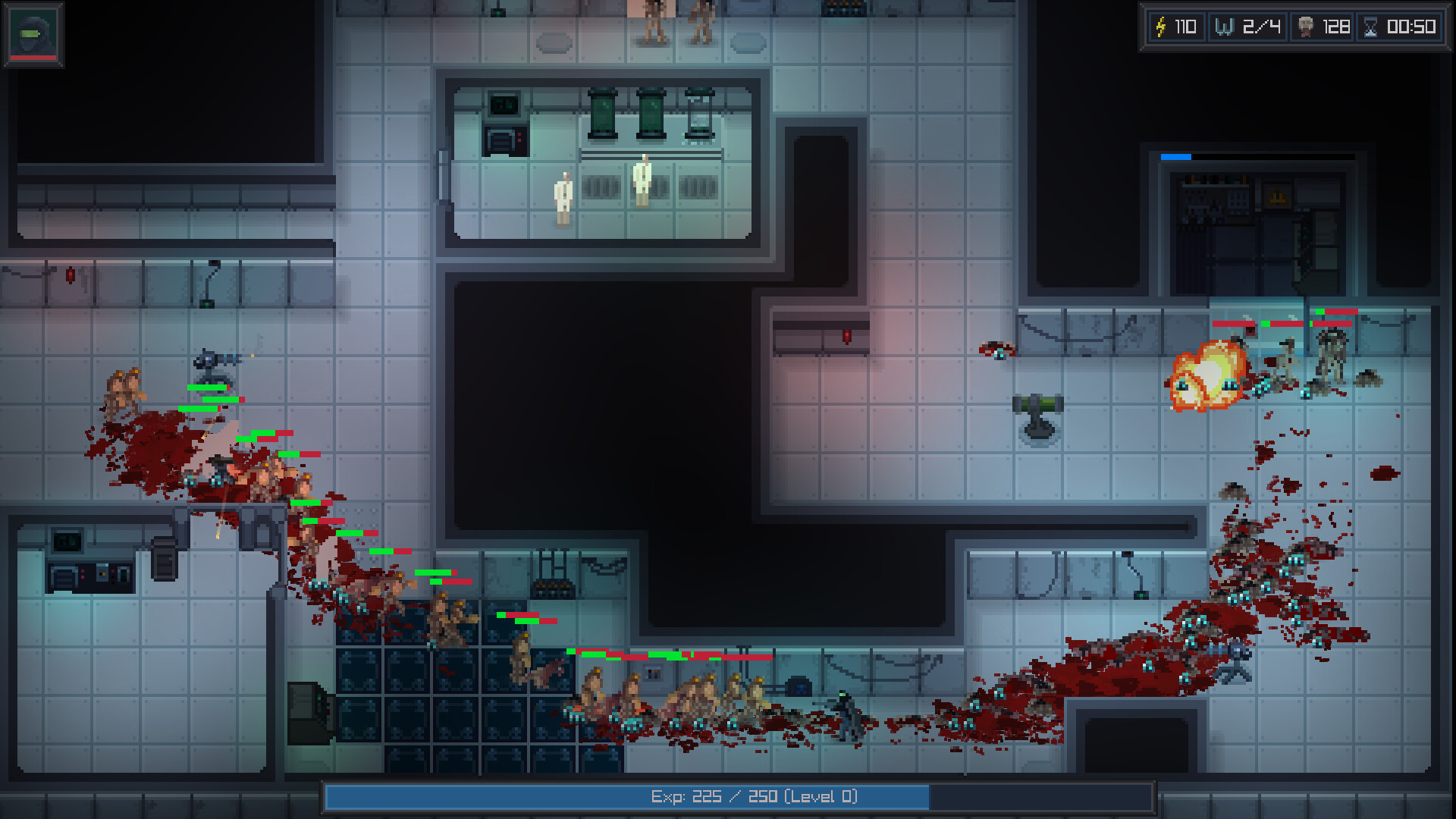1456x819 pixels.
Task: Click the lightning energy icon in the HUD
Action: 1160,27
